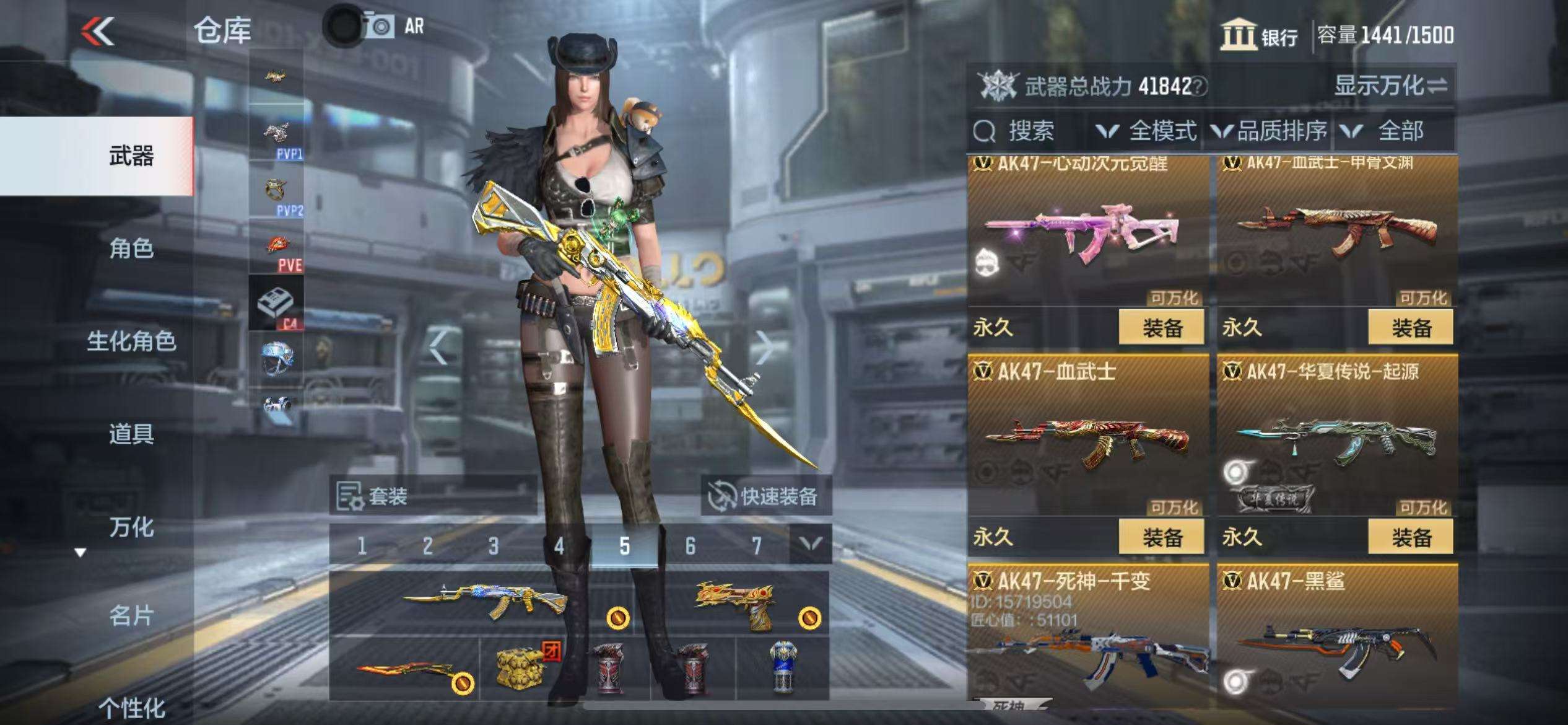
Task: Equip the AK47-华夏传说-起源 weapon
Action: click(1411, 537)
